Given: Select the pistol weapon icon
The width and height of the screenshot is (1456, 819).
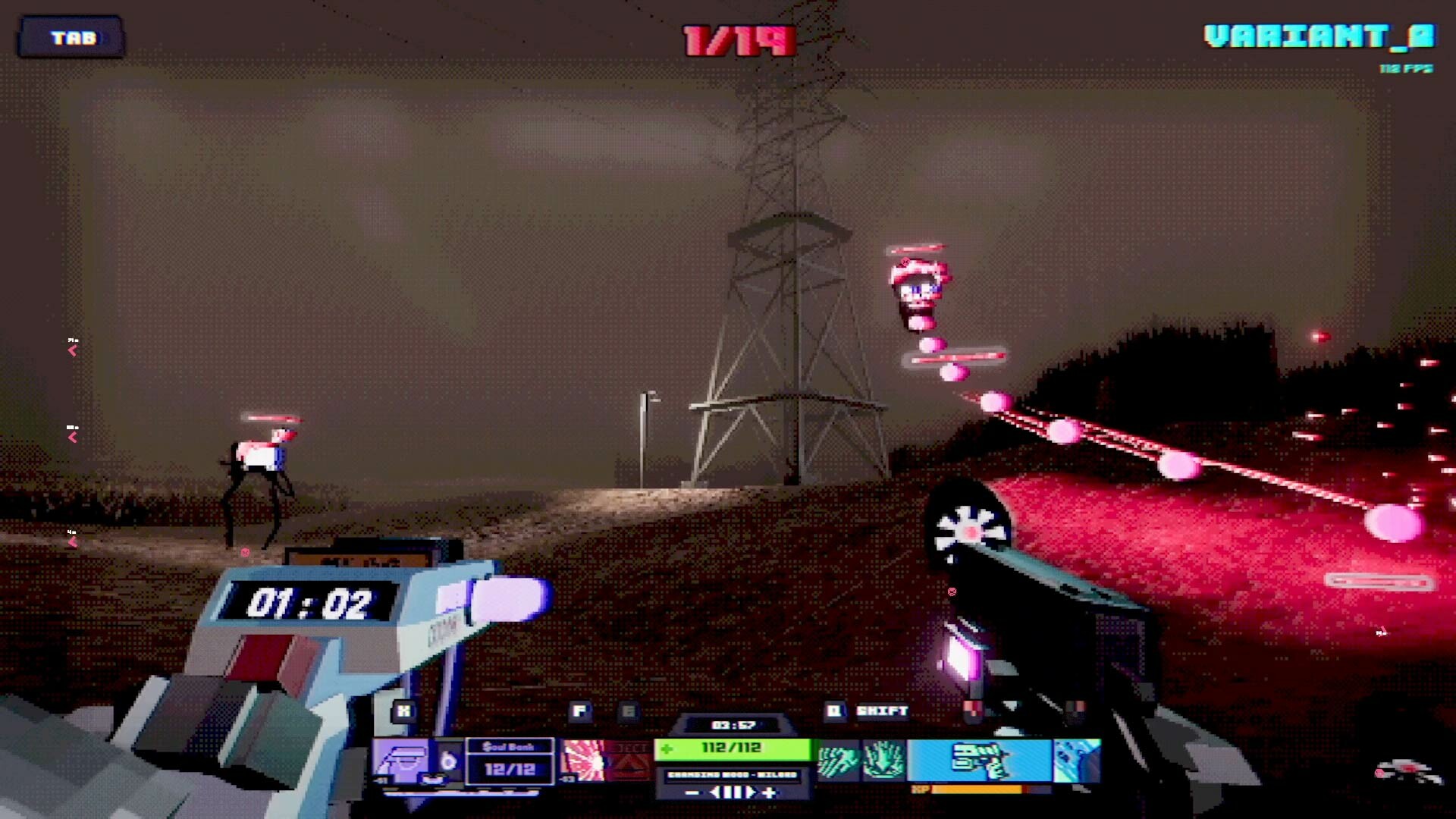Looking at the screenshot, I should point(976,761).
